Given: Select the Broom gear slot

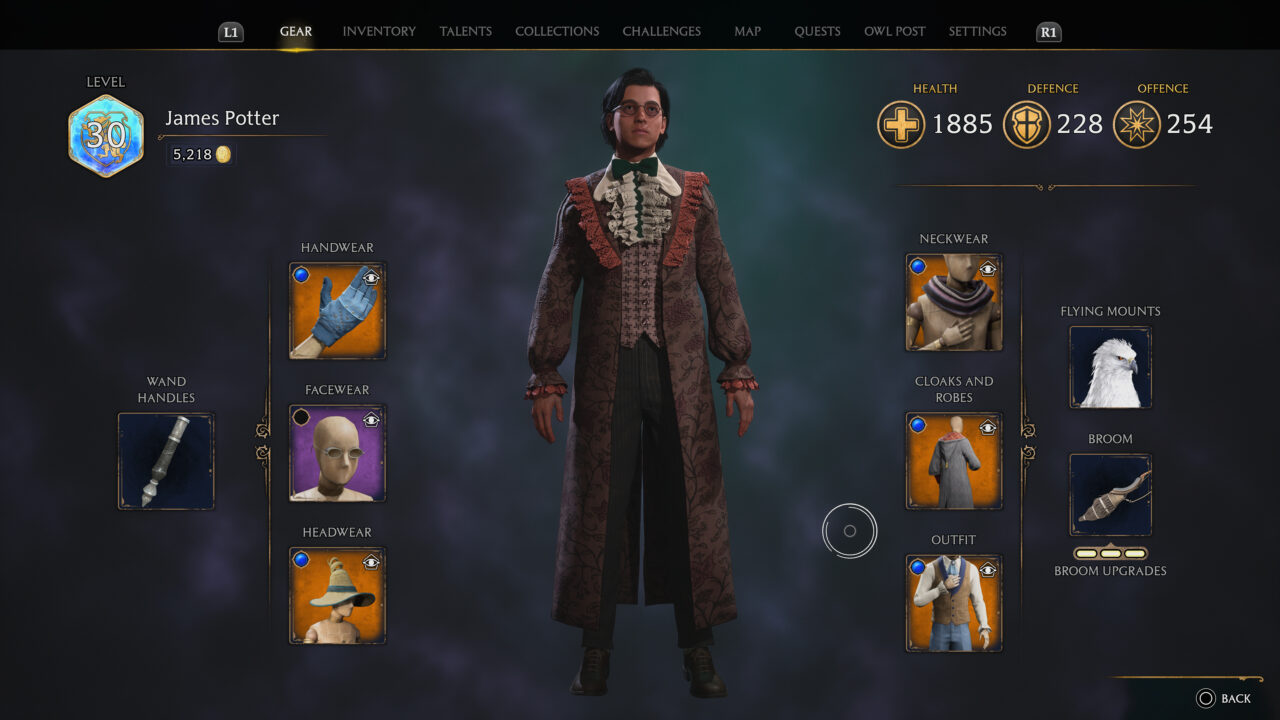Looking at the screenshot, I should coord(1109,495).
